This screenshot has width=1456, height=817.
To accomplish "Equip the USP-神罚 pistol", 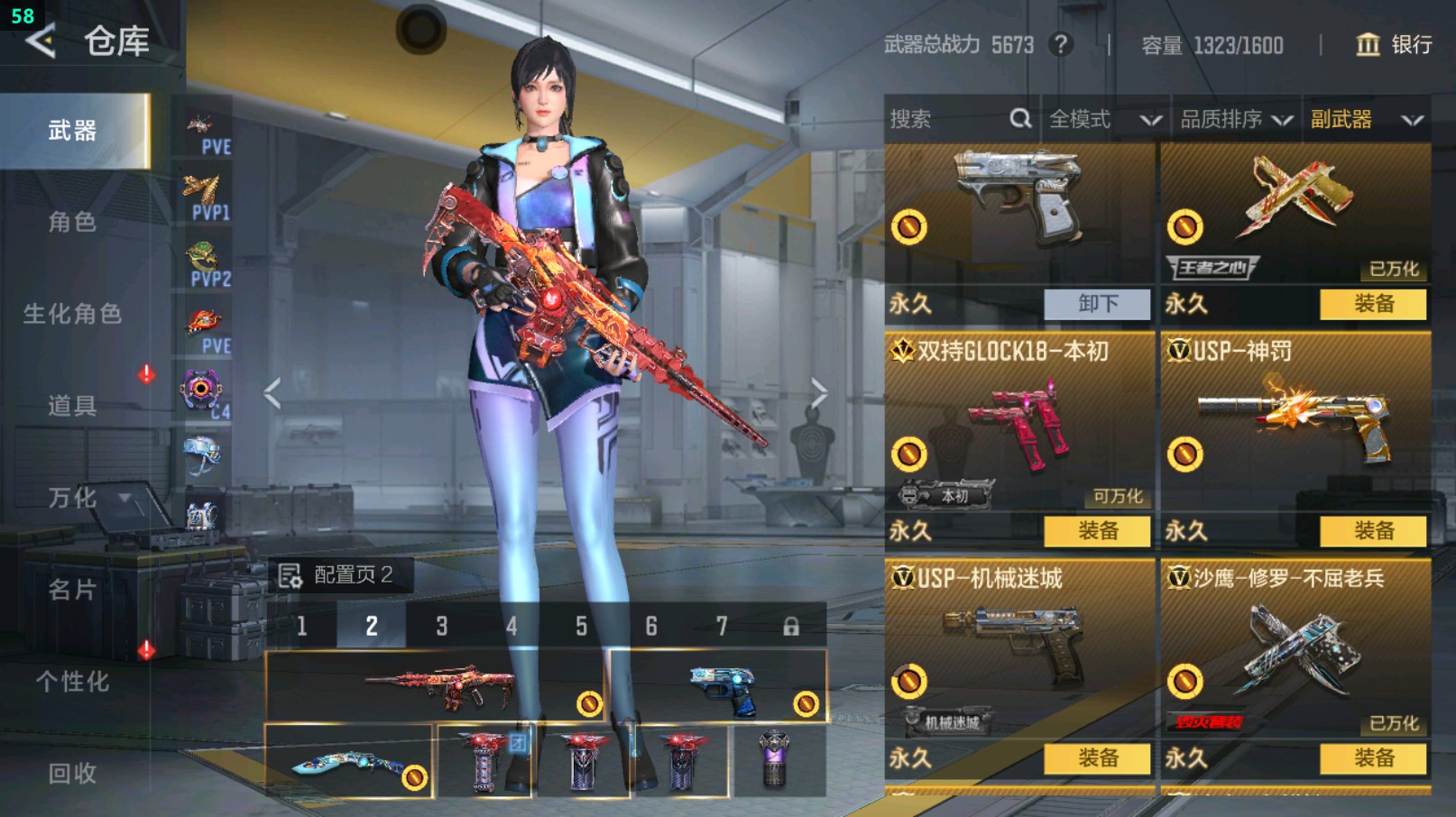I will pos(1373,531).
